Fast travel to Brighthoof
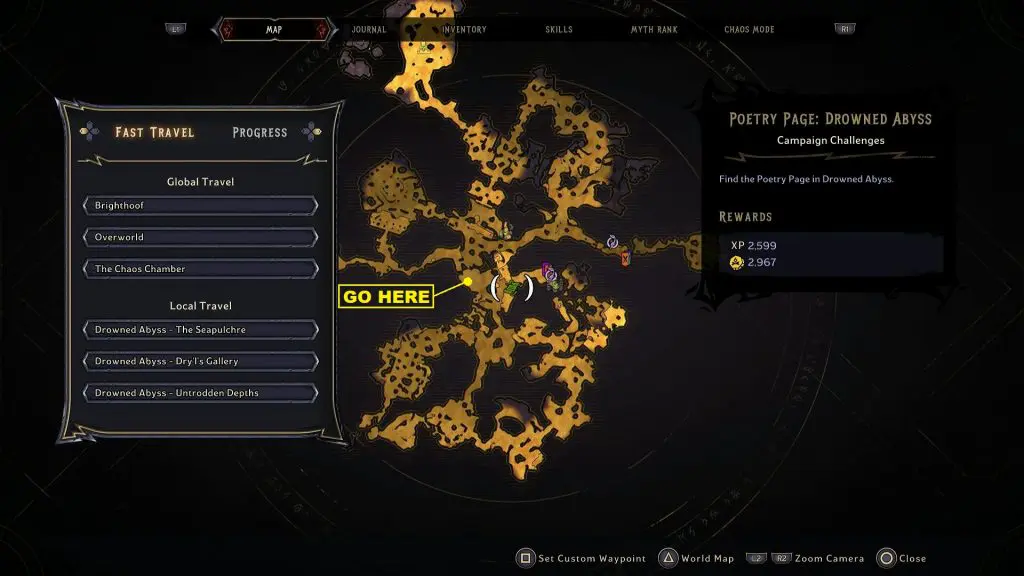Image resolution: width=1024 pixels, height=576 pixels. (201, 205)
